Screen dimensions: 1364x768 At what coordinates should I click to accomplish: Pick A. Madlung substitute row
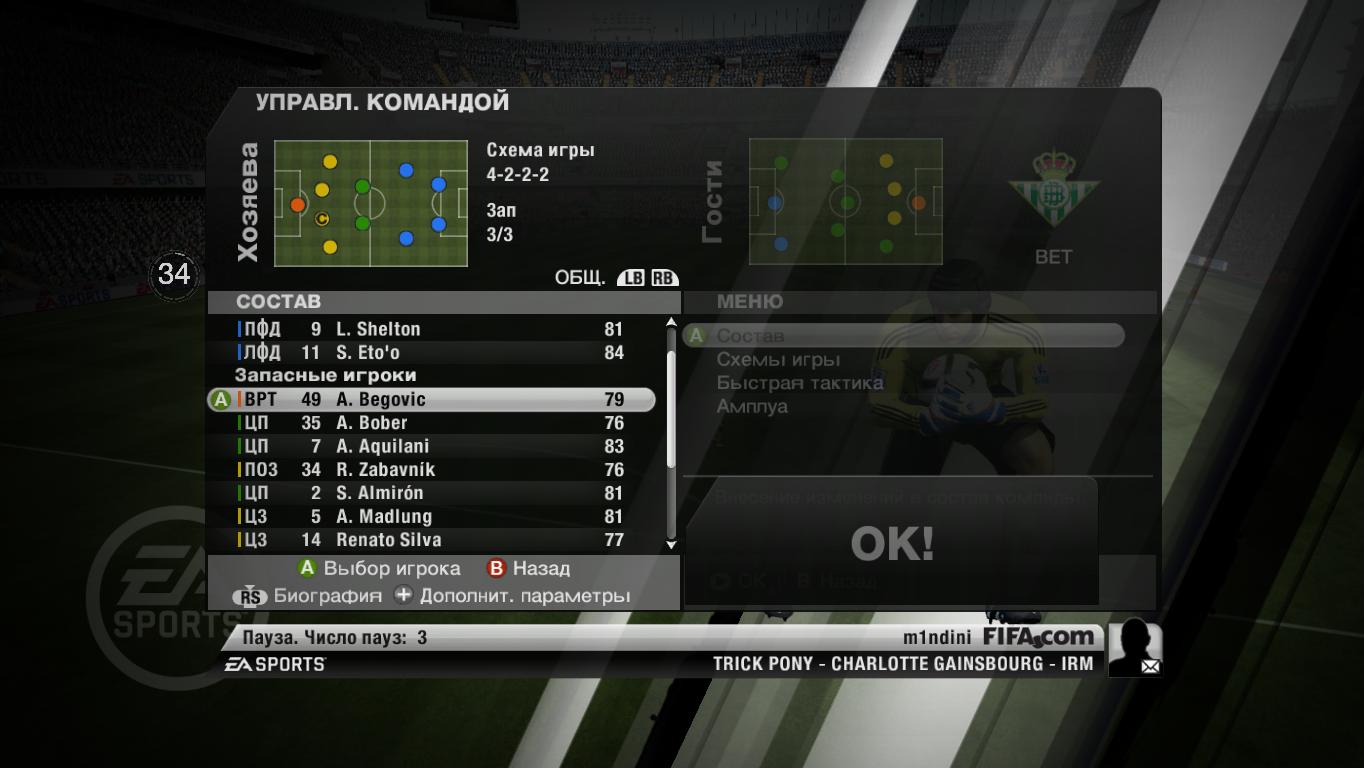[430, 517]
